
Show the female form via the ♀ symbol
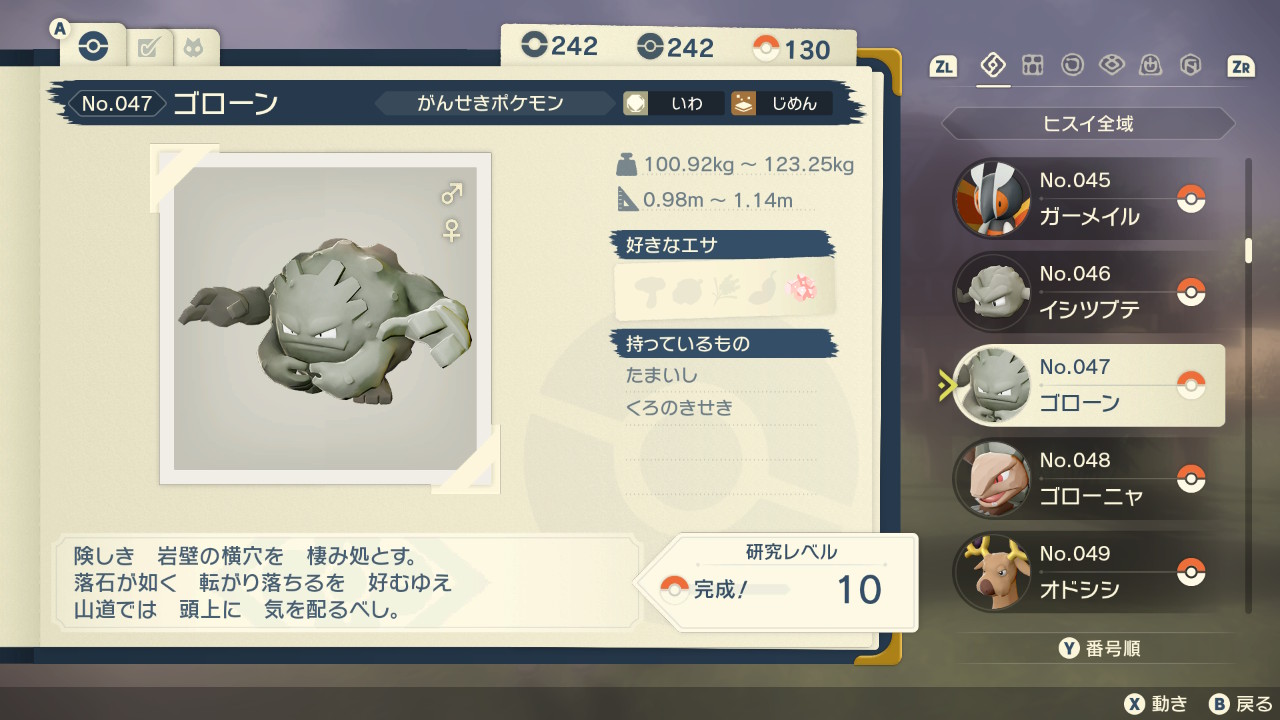pyautogui.click(x=452, y=231)
